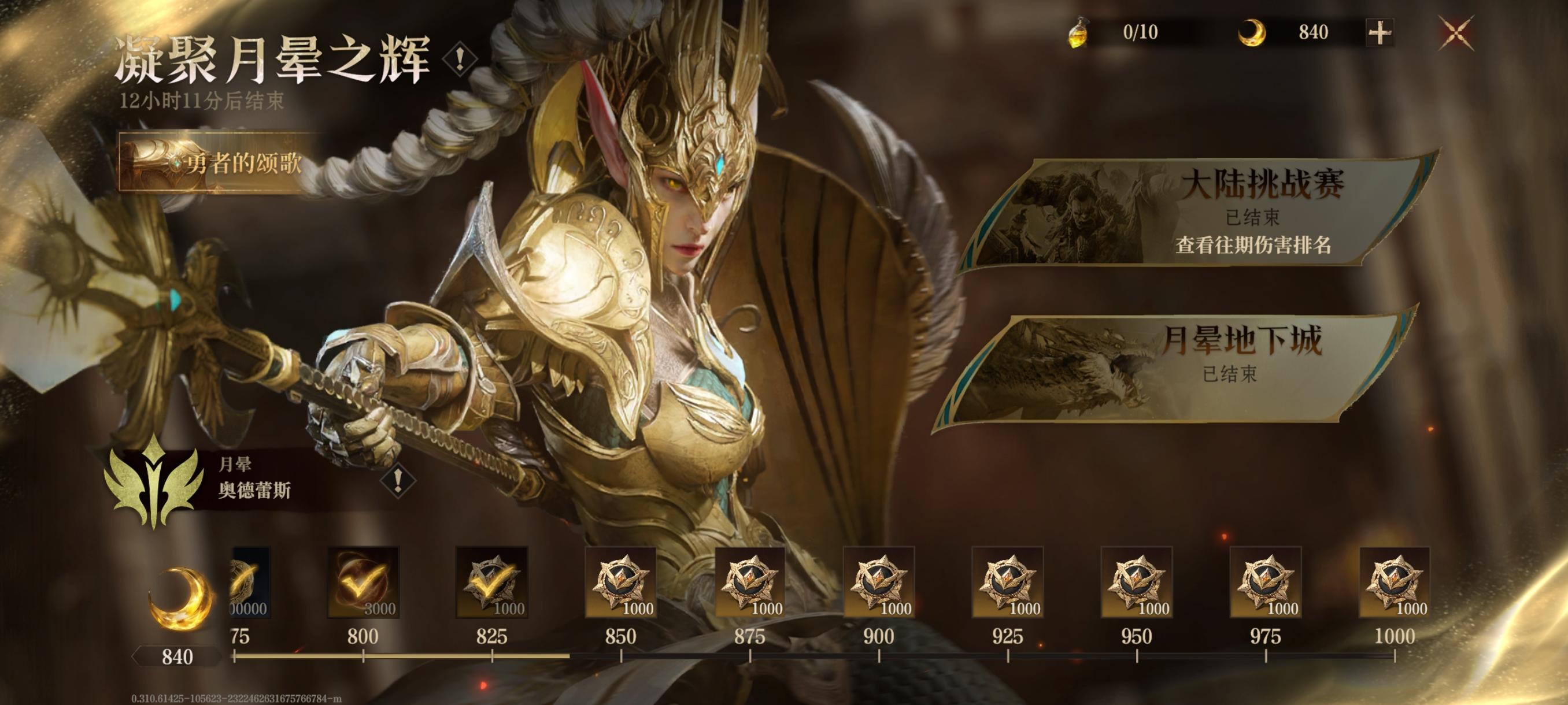
Task: Select the medal reward at milestone 925
Action: pyautogui.click(x=1008, y=582)
